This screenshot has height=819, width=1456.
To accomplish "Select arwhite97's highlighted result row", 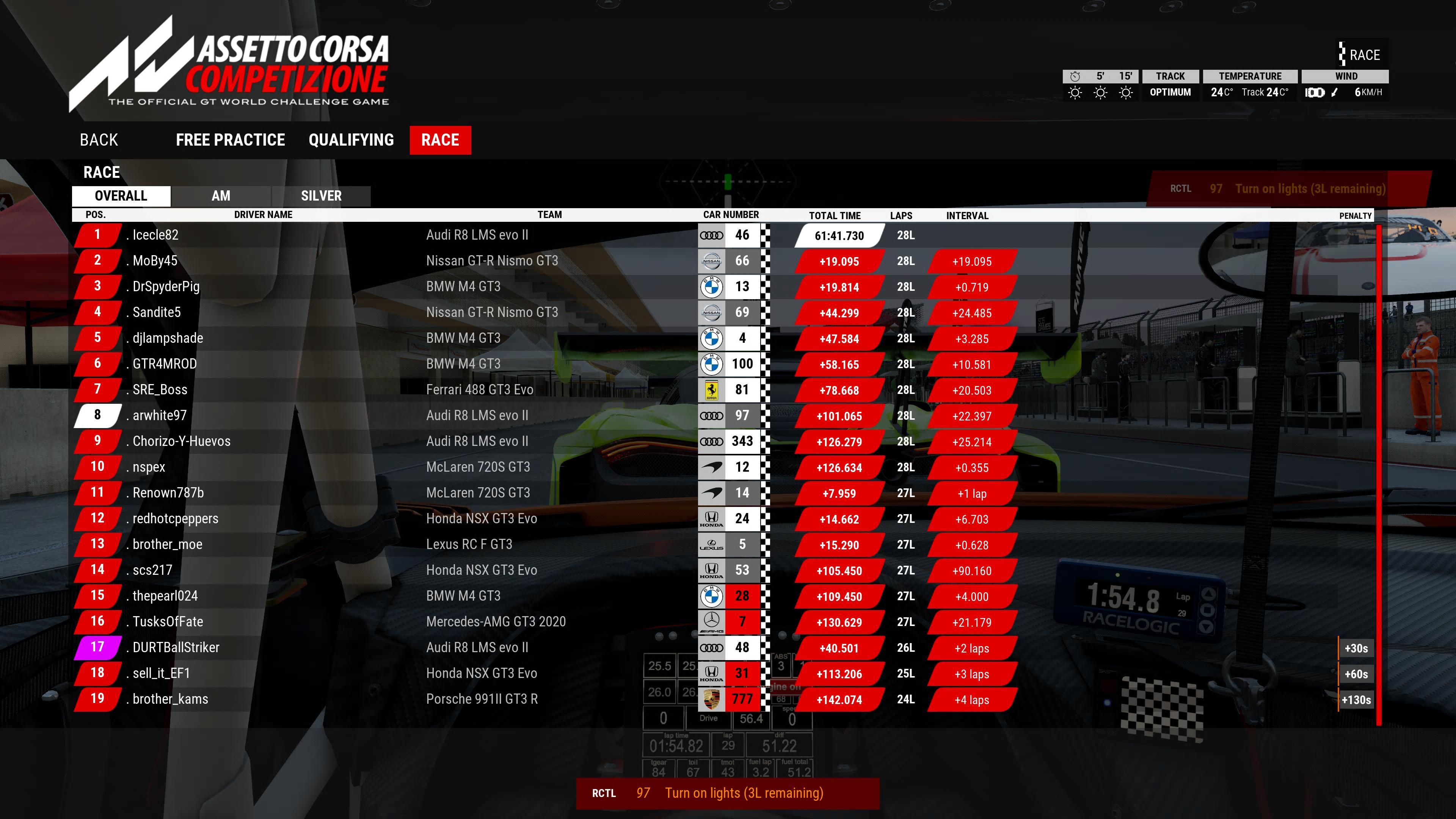I will pos(159,416).
